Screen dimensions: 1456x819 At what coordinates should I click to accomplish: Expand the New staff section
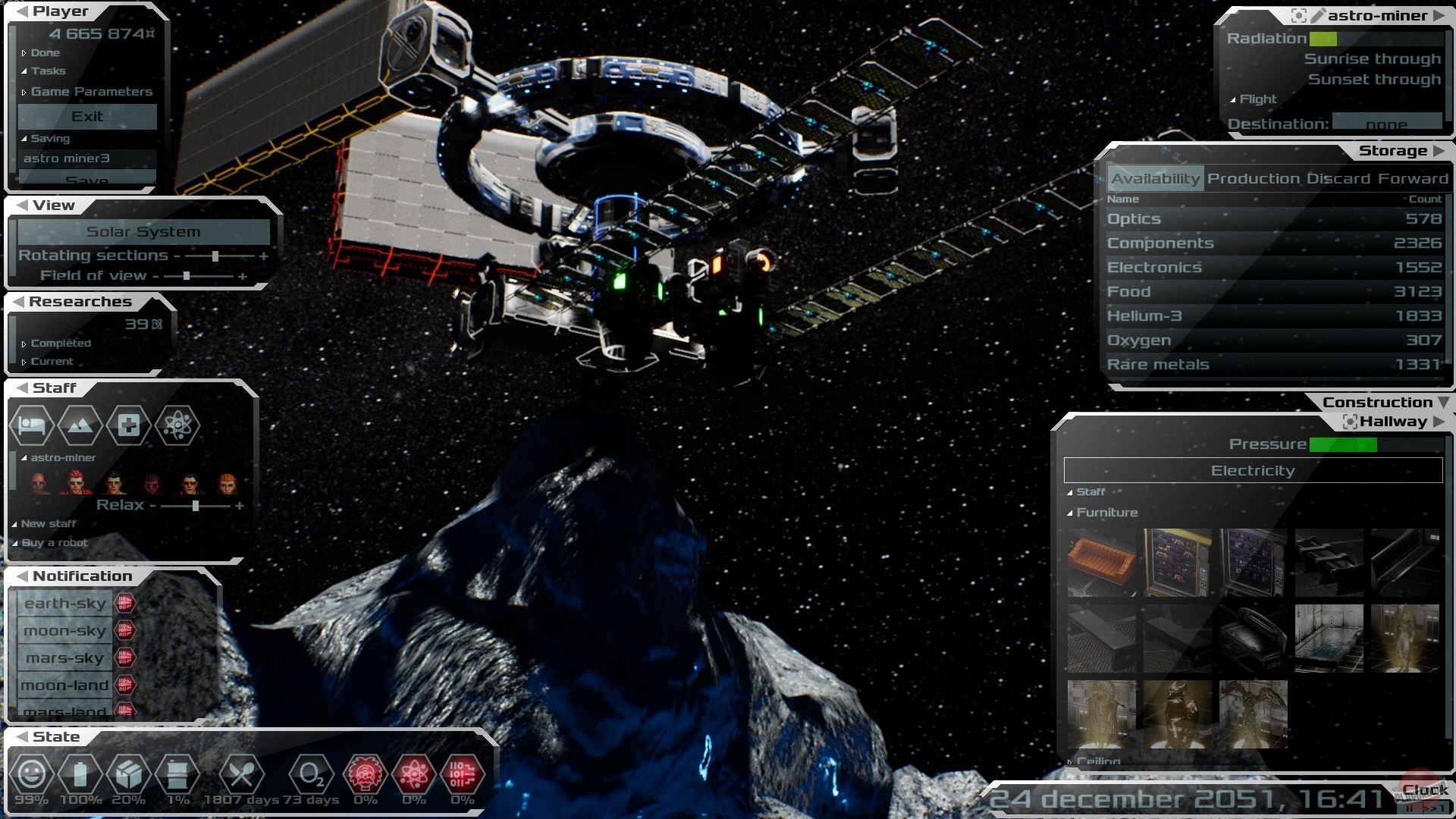[x=48, y=524]
